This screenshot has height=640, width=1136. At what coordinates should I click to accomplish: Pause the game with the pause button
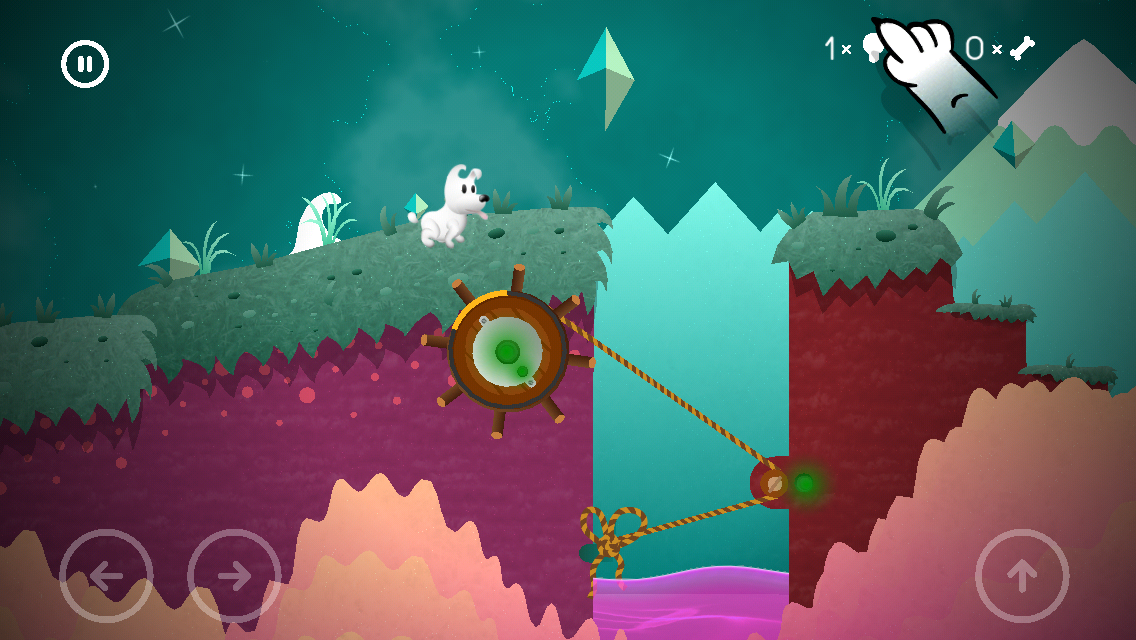(x=85, y=65)
